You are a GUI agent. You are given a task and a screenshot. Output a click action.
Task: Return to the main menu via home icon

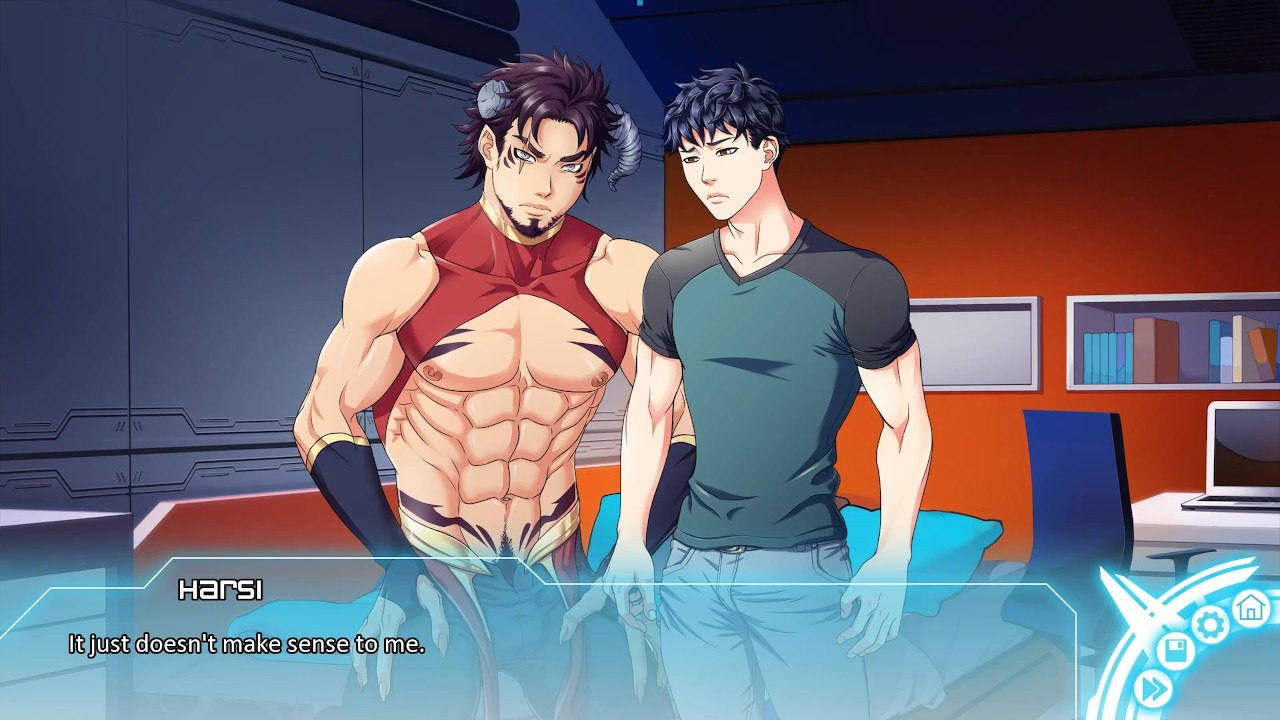click(x=1250, y=606)
